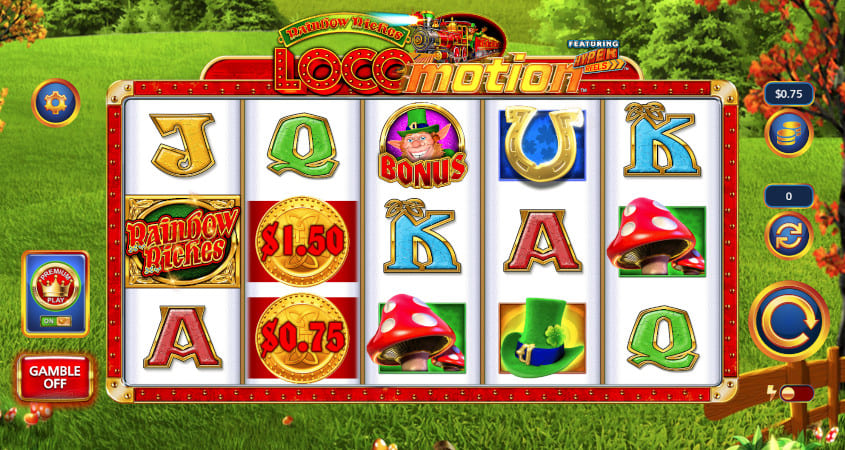
Task: Click the red Gamble Off button
Action: click(55, 377)
